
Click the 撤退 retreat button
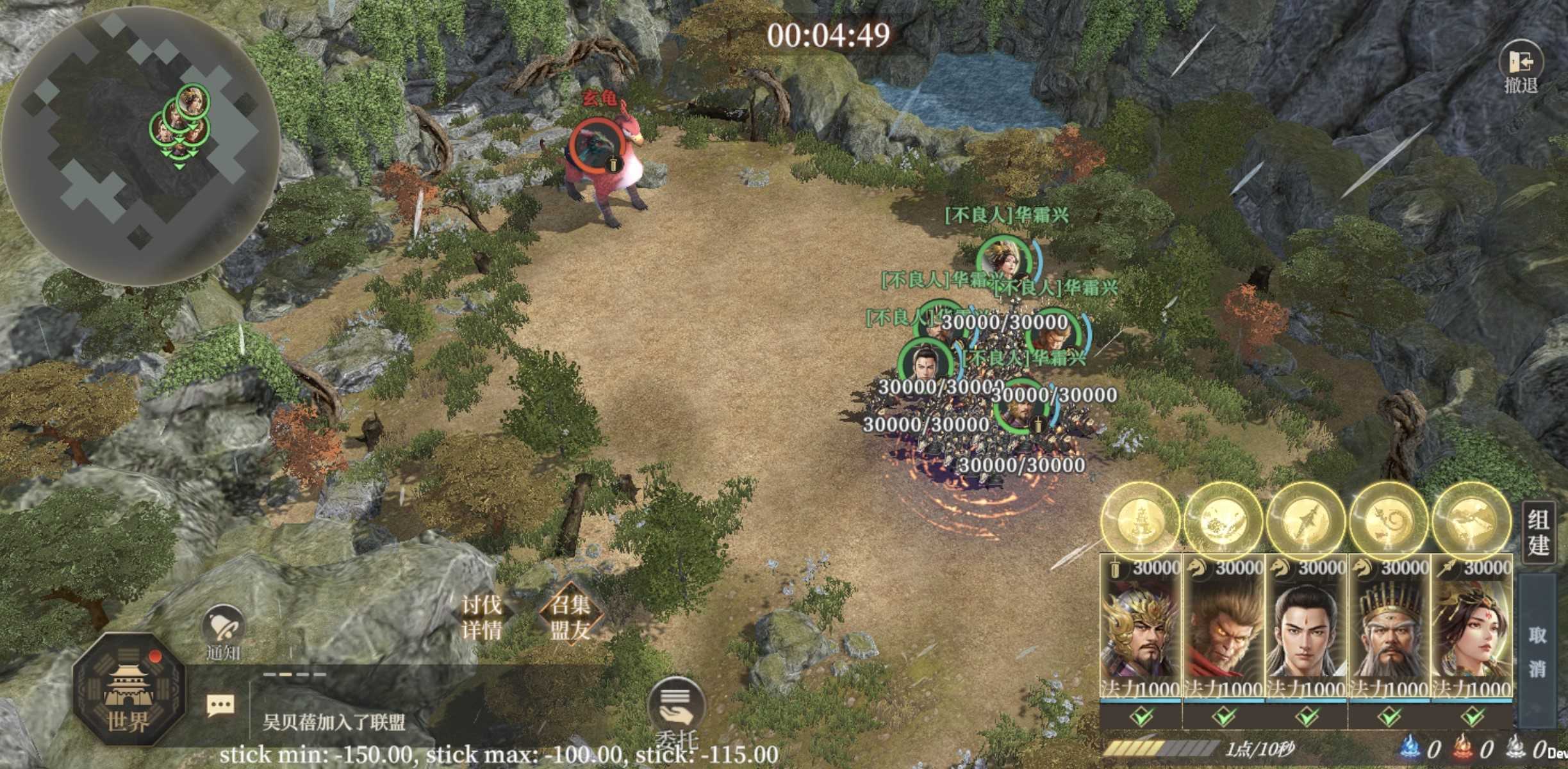coord(1521,66)
